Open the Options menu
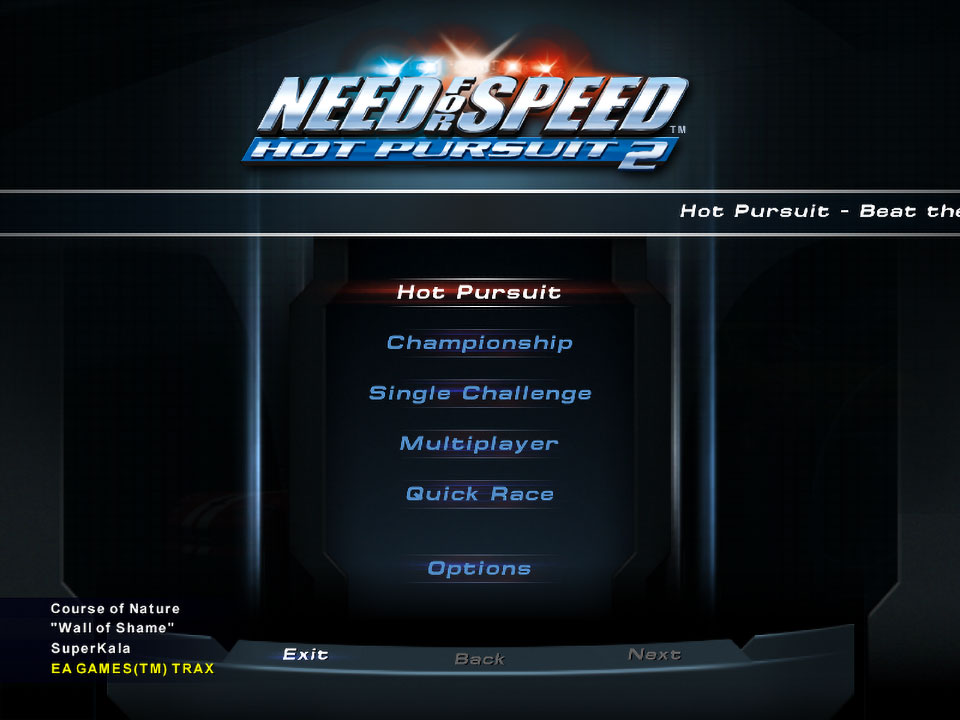The height and width of the screenshot is (720, 960). click(x=480, y=568)
